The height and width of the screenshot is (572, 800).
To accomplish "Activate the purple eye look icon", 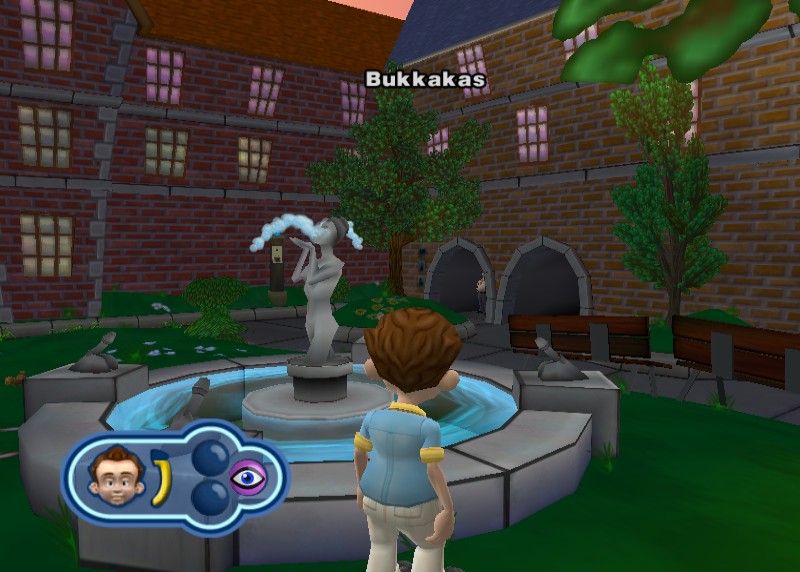I will point(248,478).
